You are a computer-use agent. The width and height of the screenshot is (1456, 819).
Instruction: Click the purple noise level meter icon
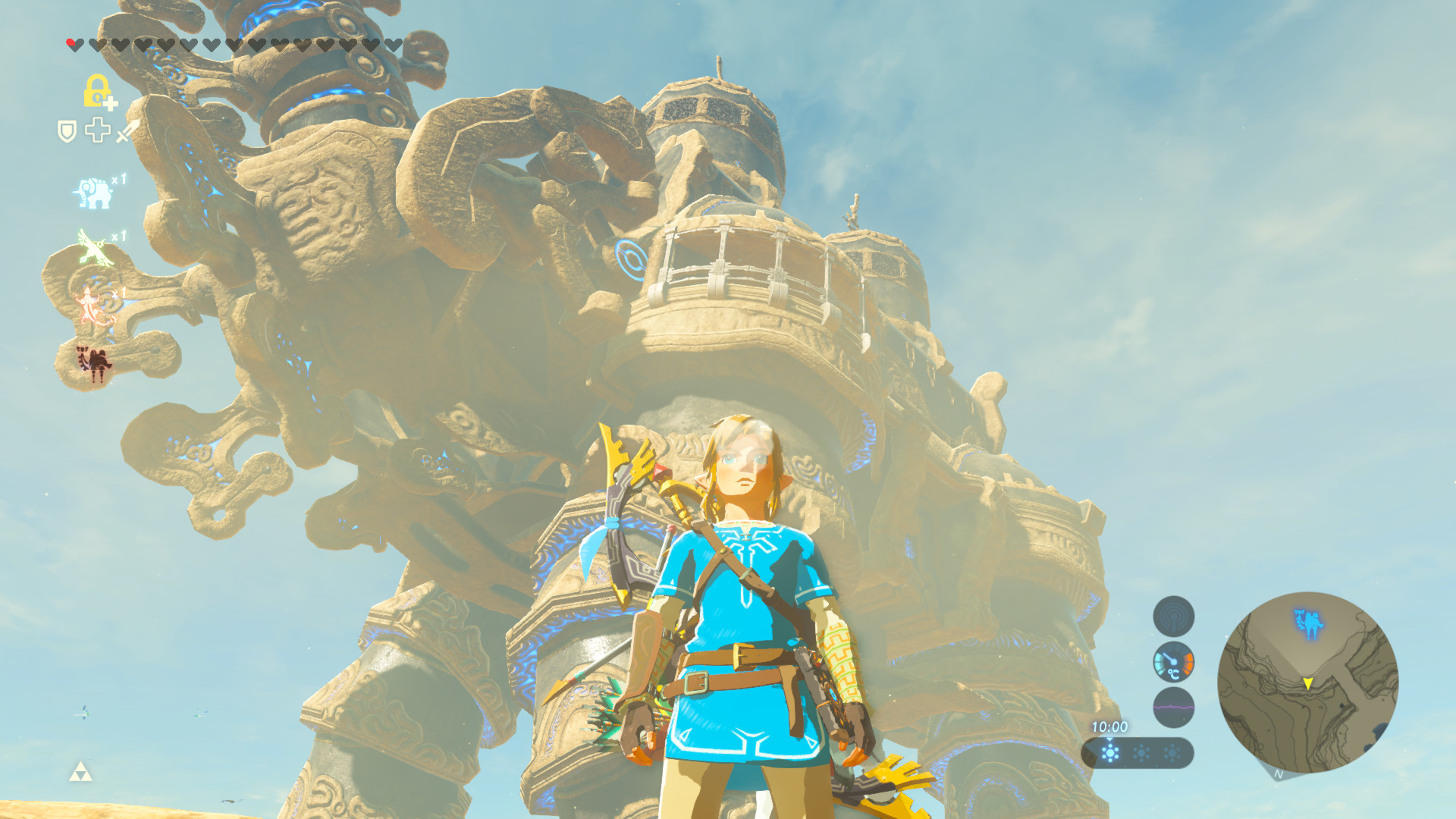[x=1174, y=706]
